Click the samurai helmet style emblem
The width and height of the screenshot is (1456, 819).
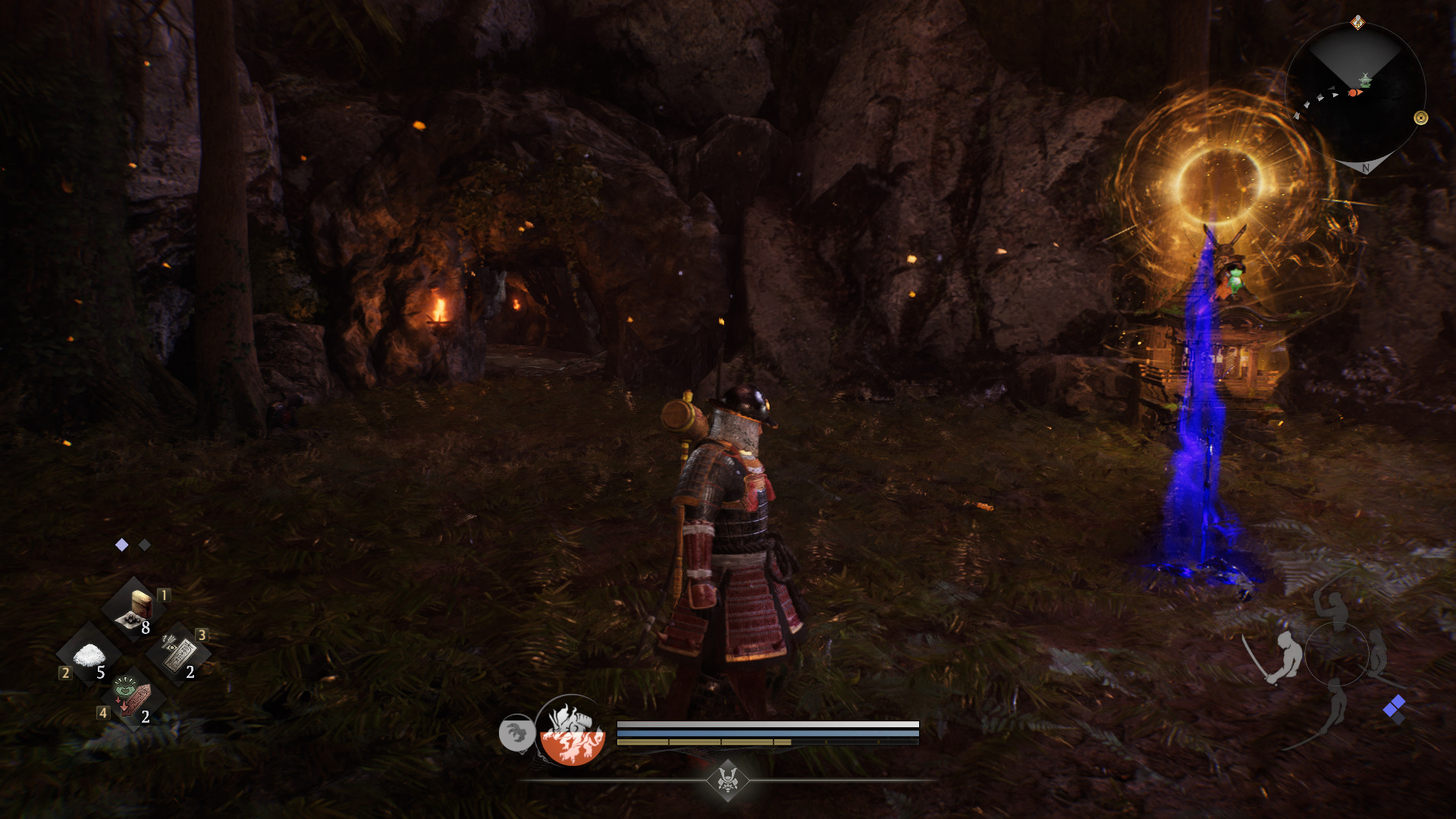pyautogui.click(x=728, y=780)
